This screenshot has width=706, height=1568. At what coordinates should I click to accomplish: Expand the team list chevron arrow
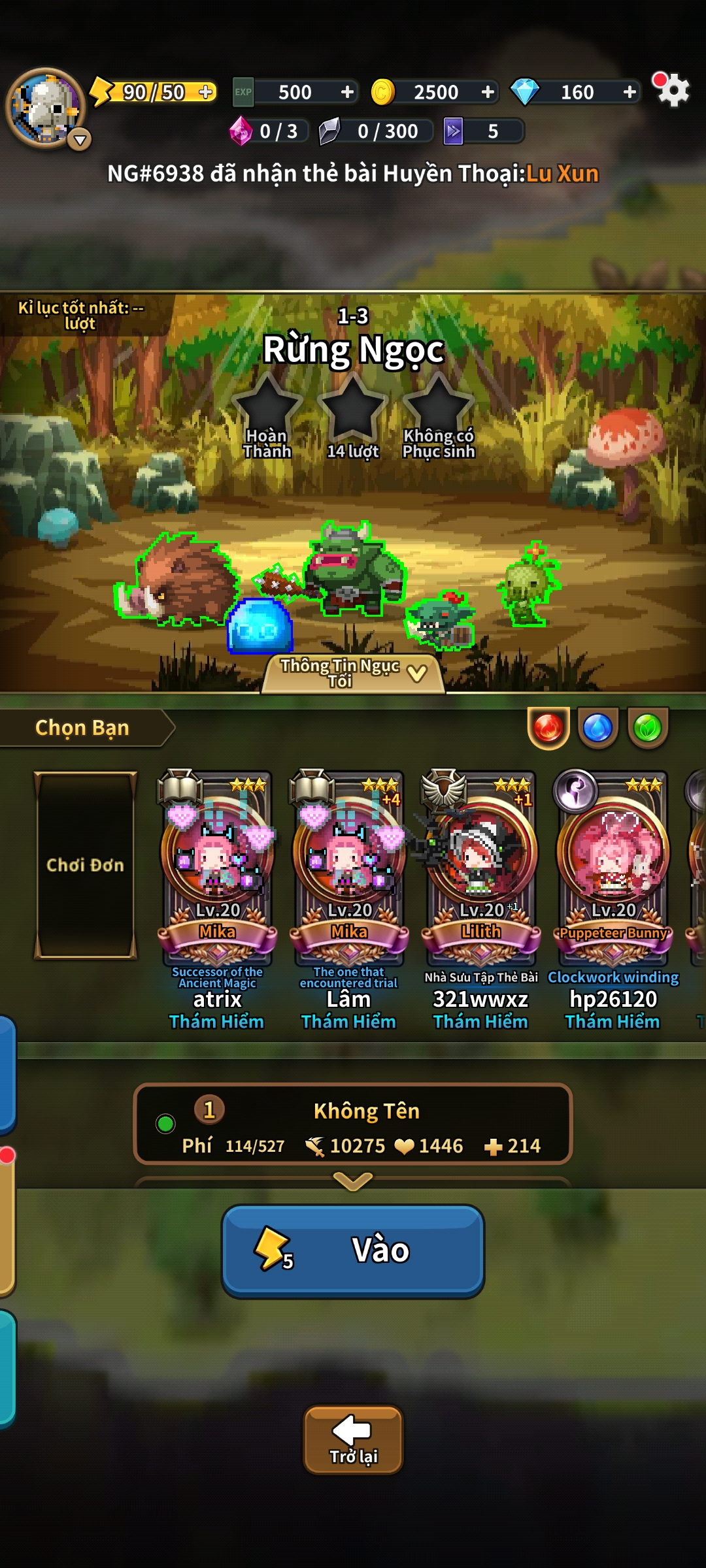(x=353, y=1180)
